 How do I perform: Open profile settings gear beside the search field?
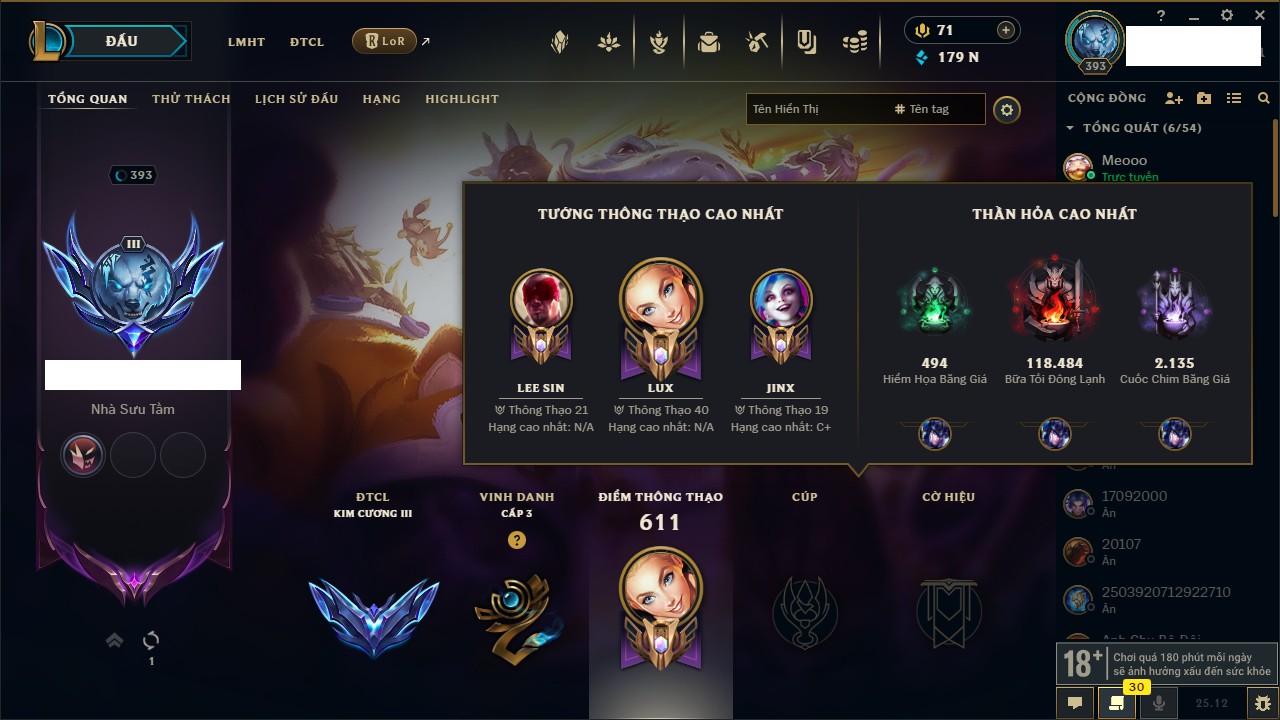point(1007,110)
